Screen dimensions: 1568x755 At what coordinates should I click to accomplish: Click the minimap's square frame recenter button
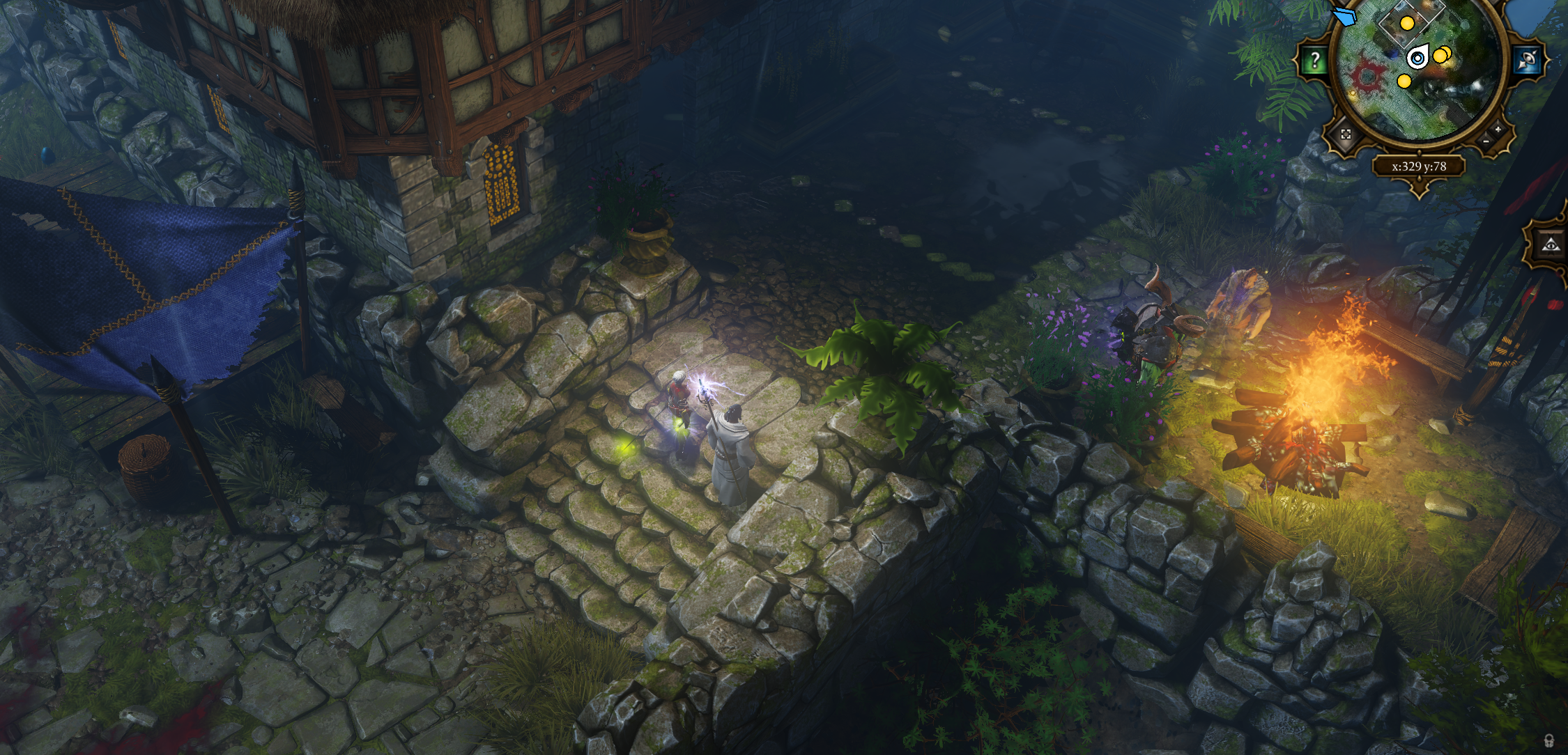point(1346,134)
